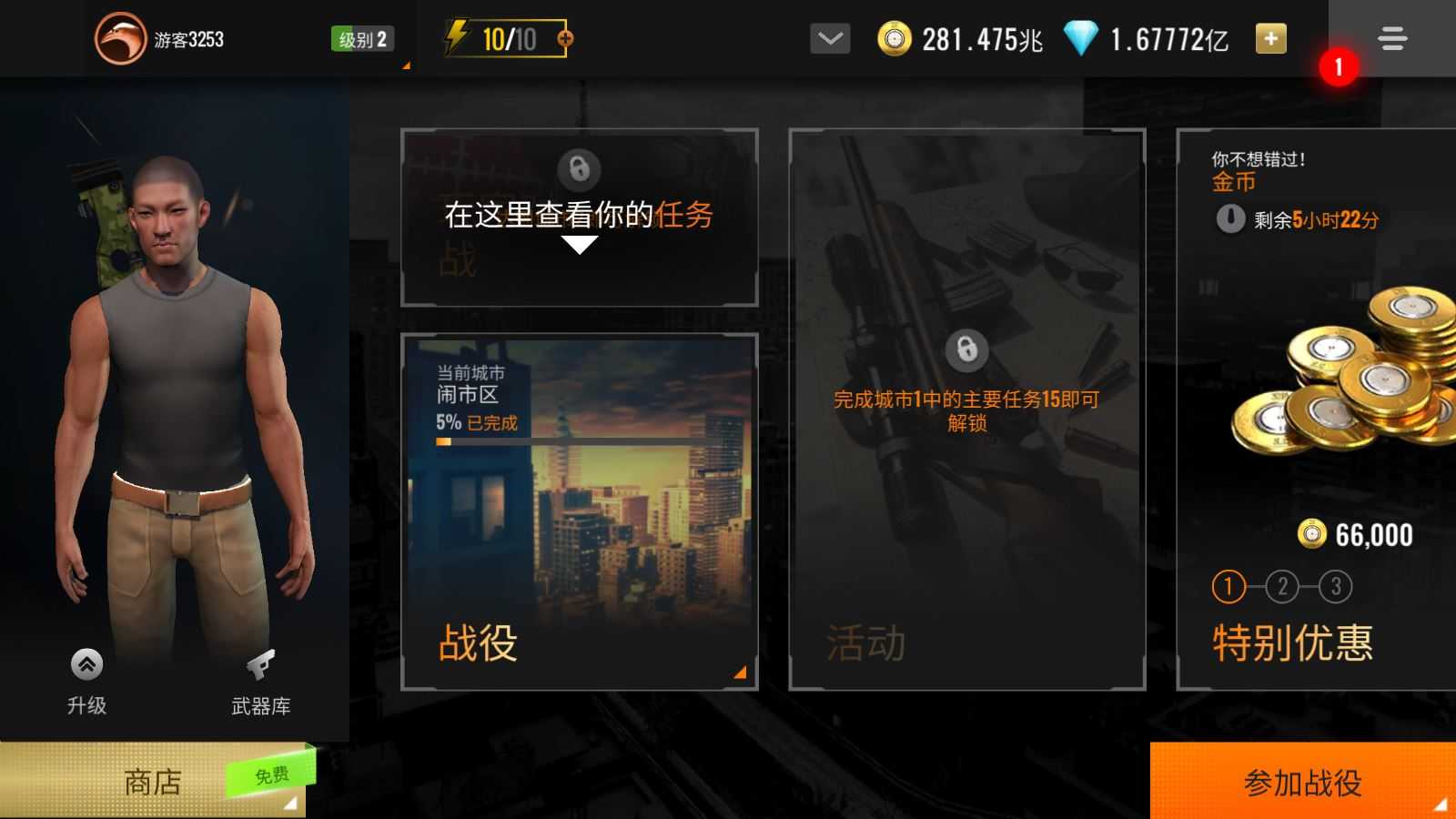The image size is (1456, 819).
Task: Open the 武器库 armory pistol icon
Action: click(x=259, y=664)
